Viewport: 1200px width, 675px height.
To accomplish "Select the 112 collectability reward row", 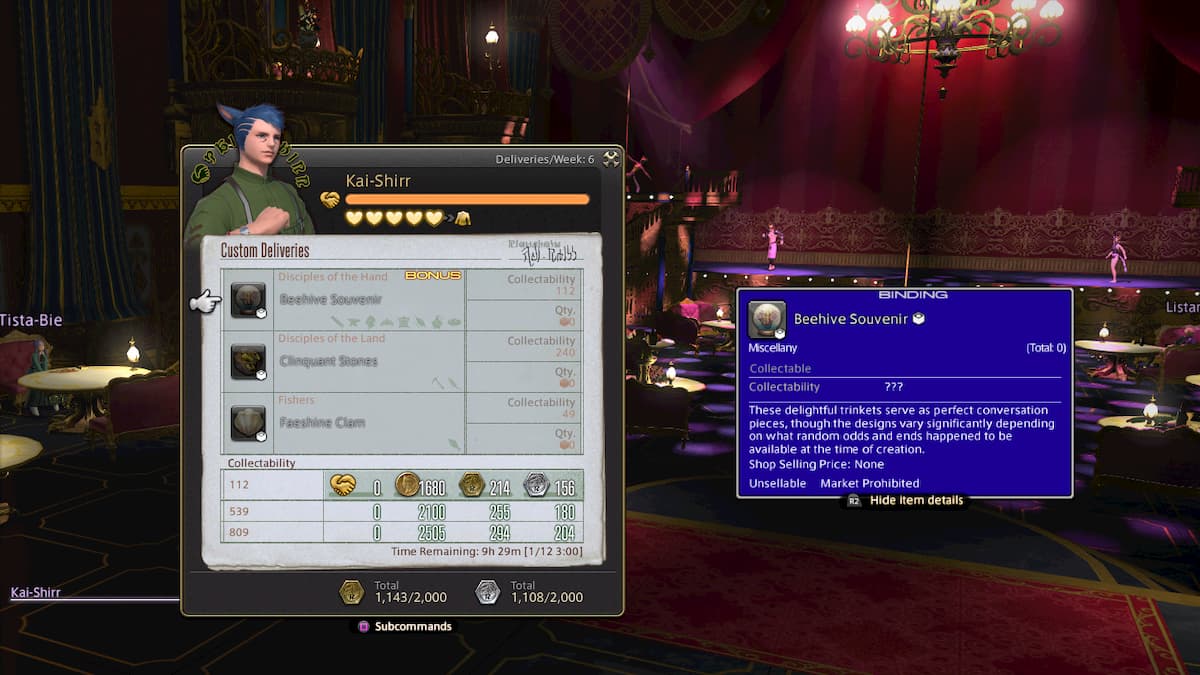I will pos(402,485).
